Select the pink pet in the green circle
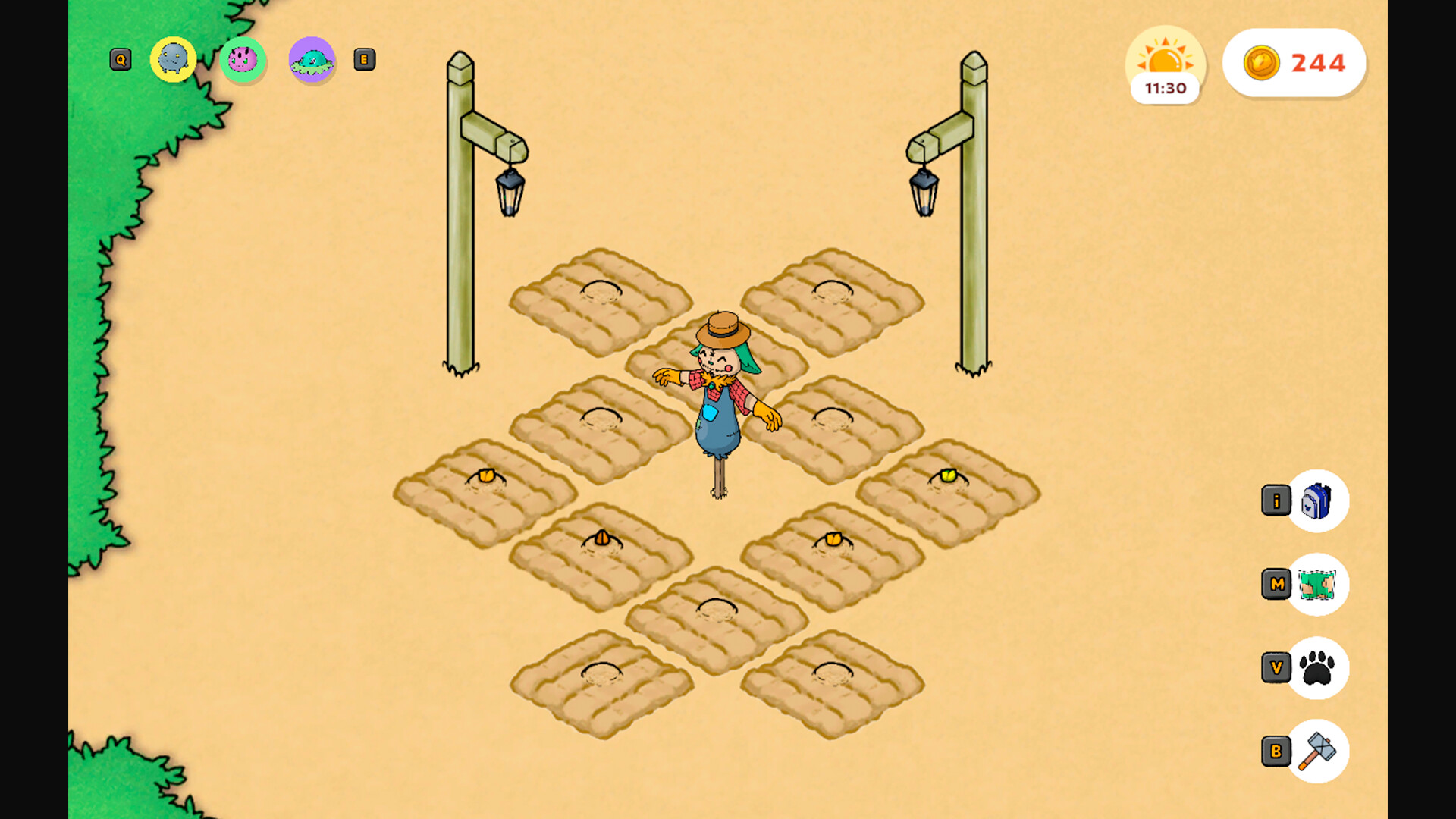1456x819 pixels. point(242,59)
